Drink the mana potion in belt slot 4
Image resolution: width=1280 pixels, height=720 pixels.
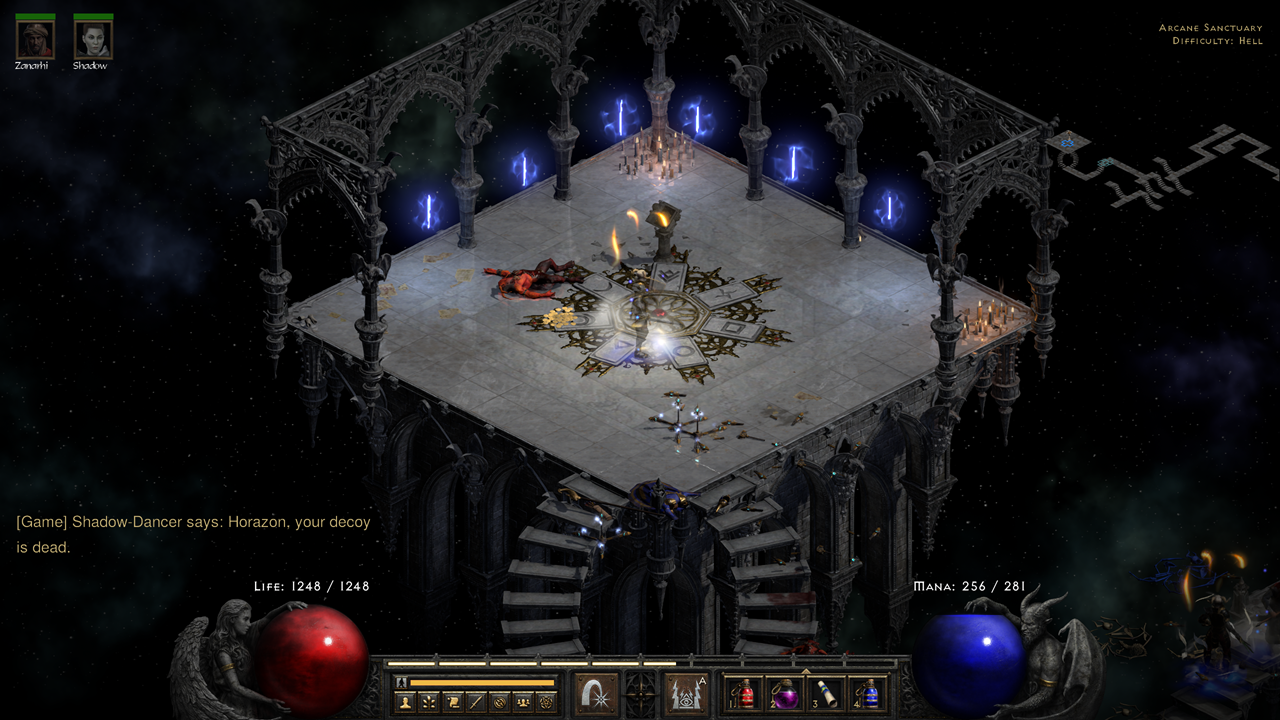point(870,697)
